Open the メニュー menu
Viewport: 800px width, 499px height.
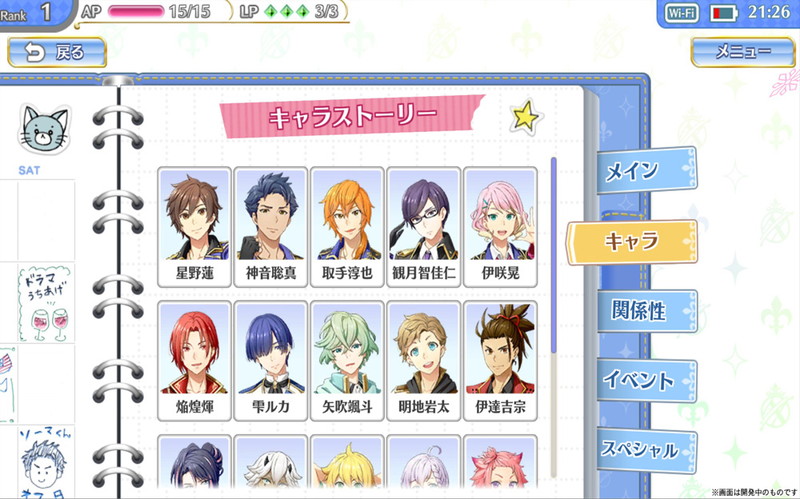coord(742,53)
